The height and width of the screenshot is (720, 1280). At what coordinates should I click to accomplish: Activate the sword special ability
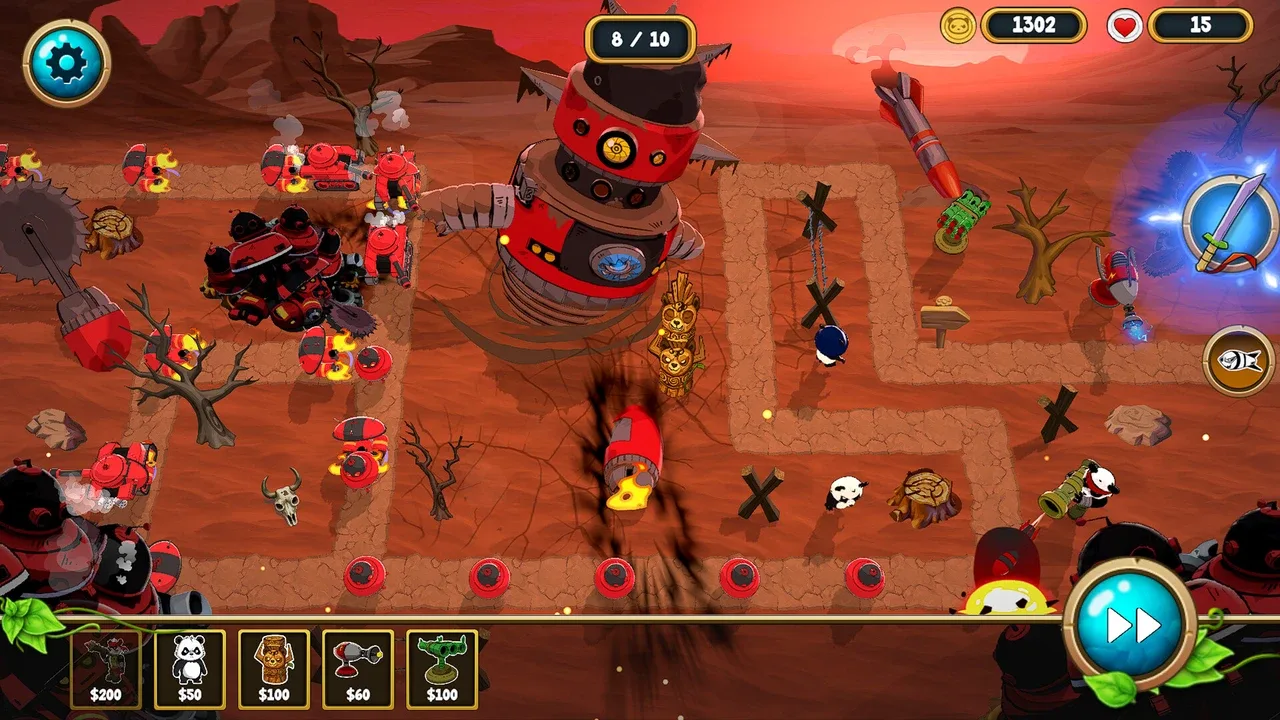(1230, 224)
